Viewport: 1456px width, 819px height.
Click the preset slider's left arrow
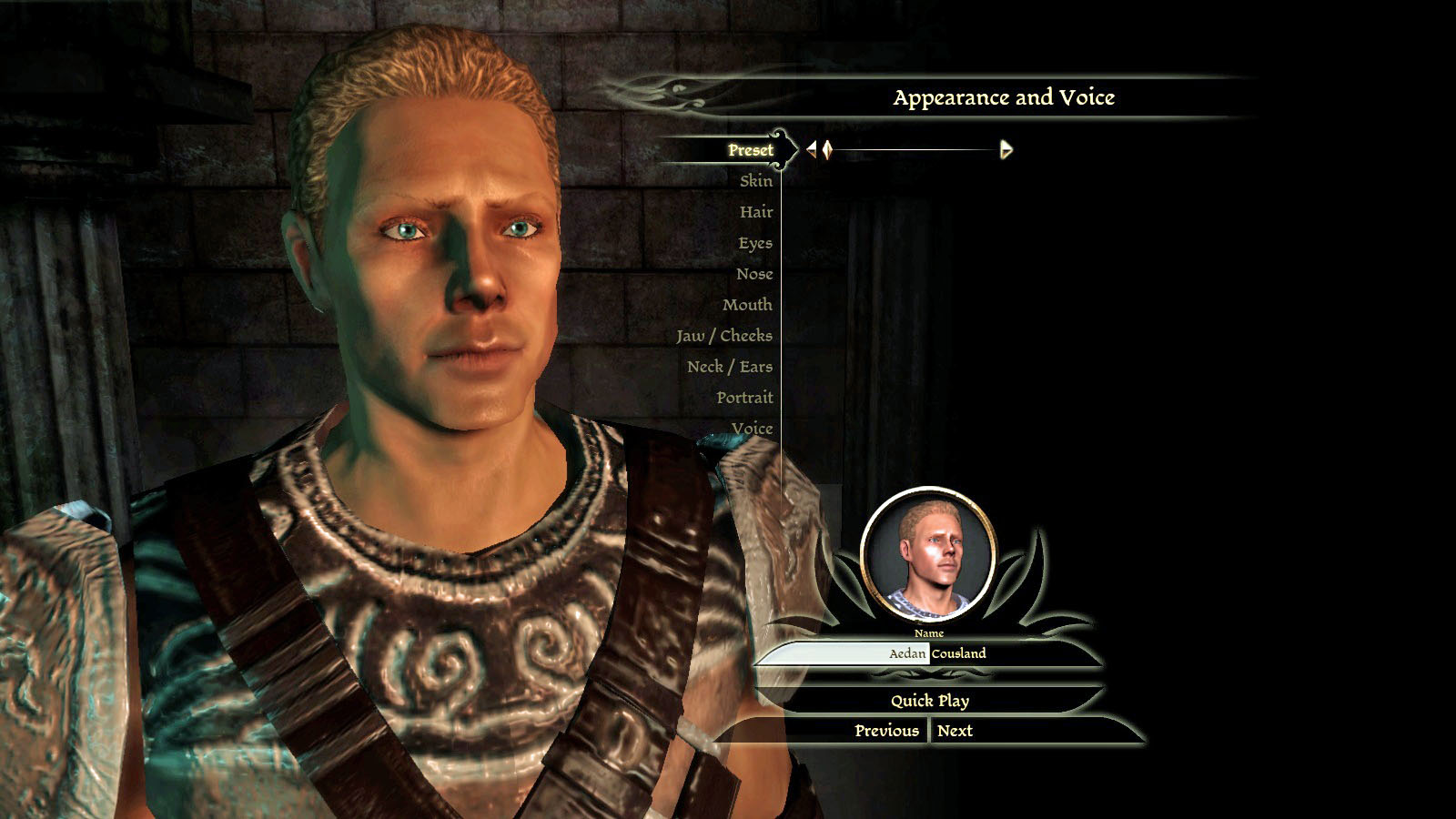tap(812, 149)
